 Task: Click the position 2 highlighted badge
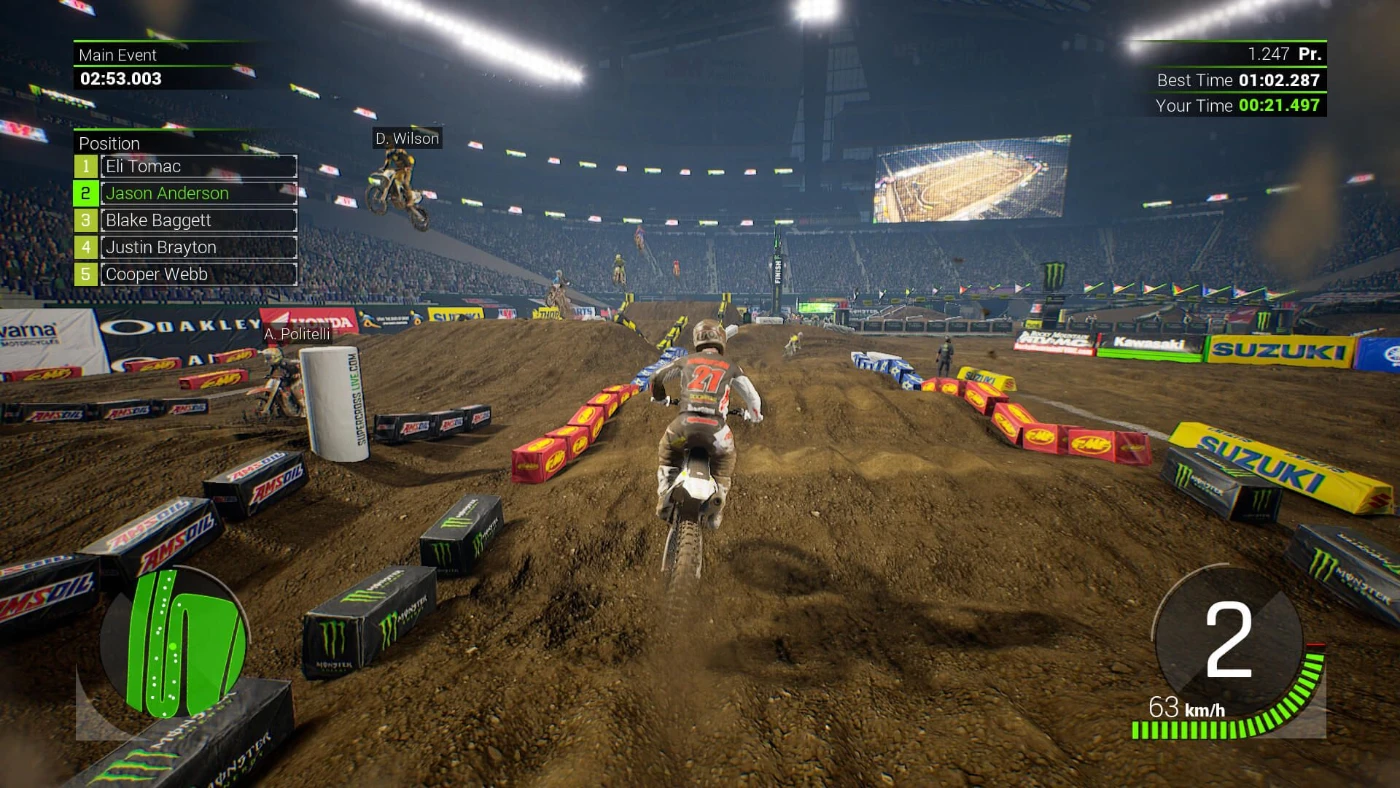pyautogui.click(x=84, y=193)
